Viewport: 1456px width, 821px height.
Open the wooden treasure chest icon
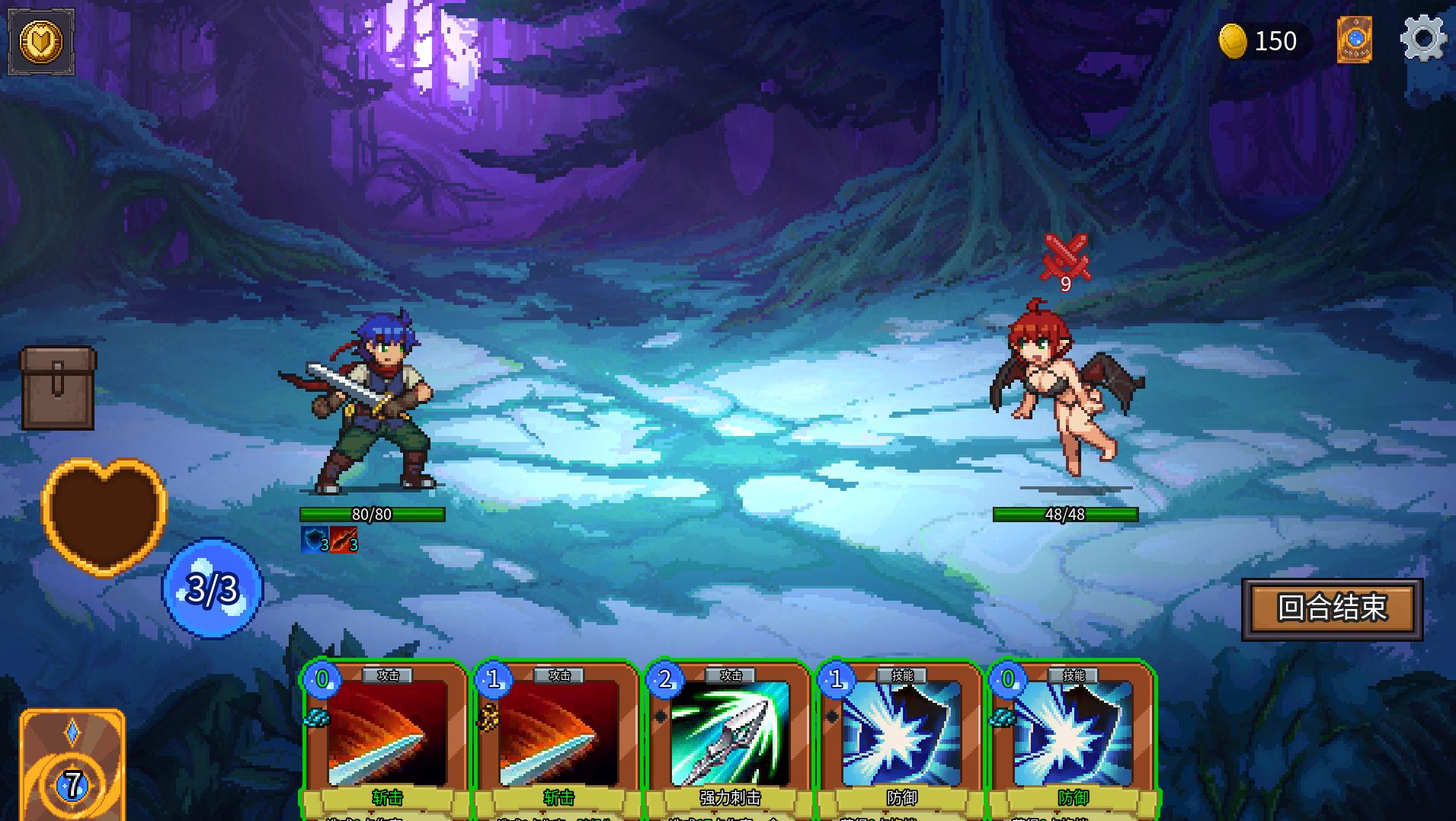[58, 387]
